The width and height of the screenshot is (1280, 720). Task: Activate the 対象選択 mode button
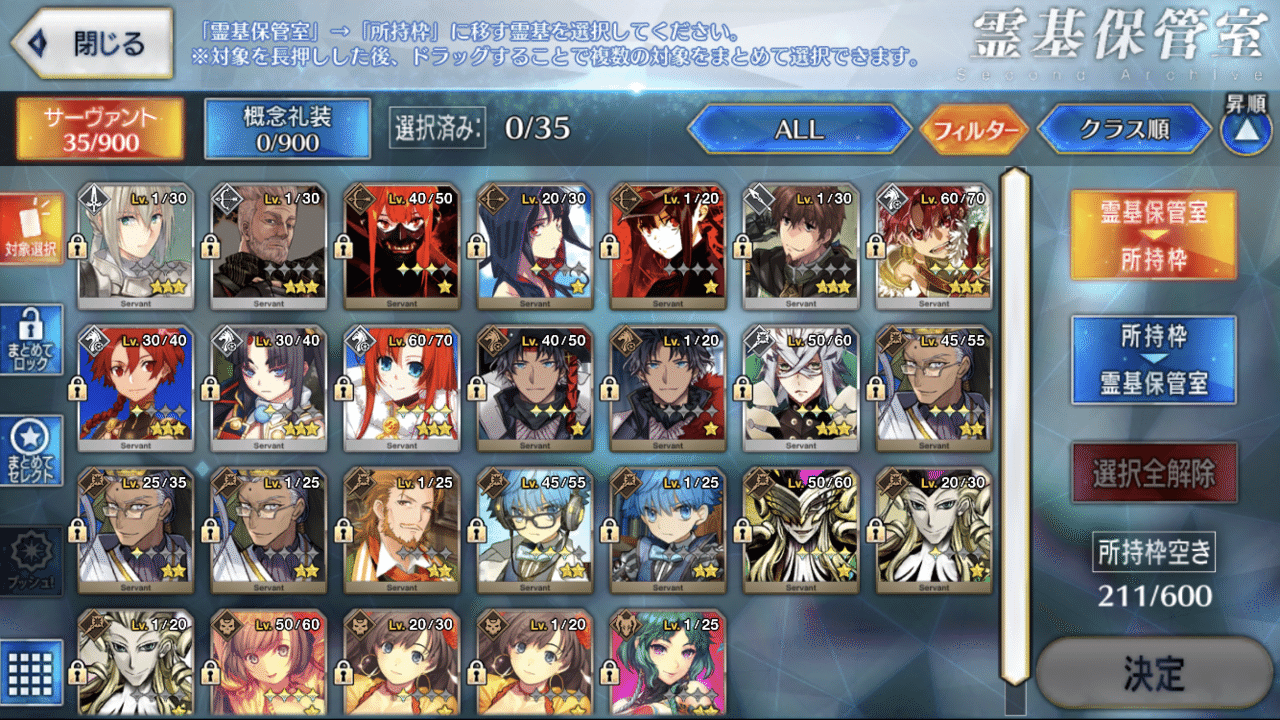click(x=32, y=229)
